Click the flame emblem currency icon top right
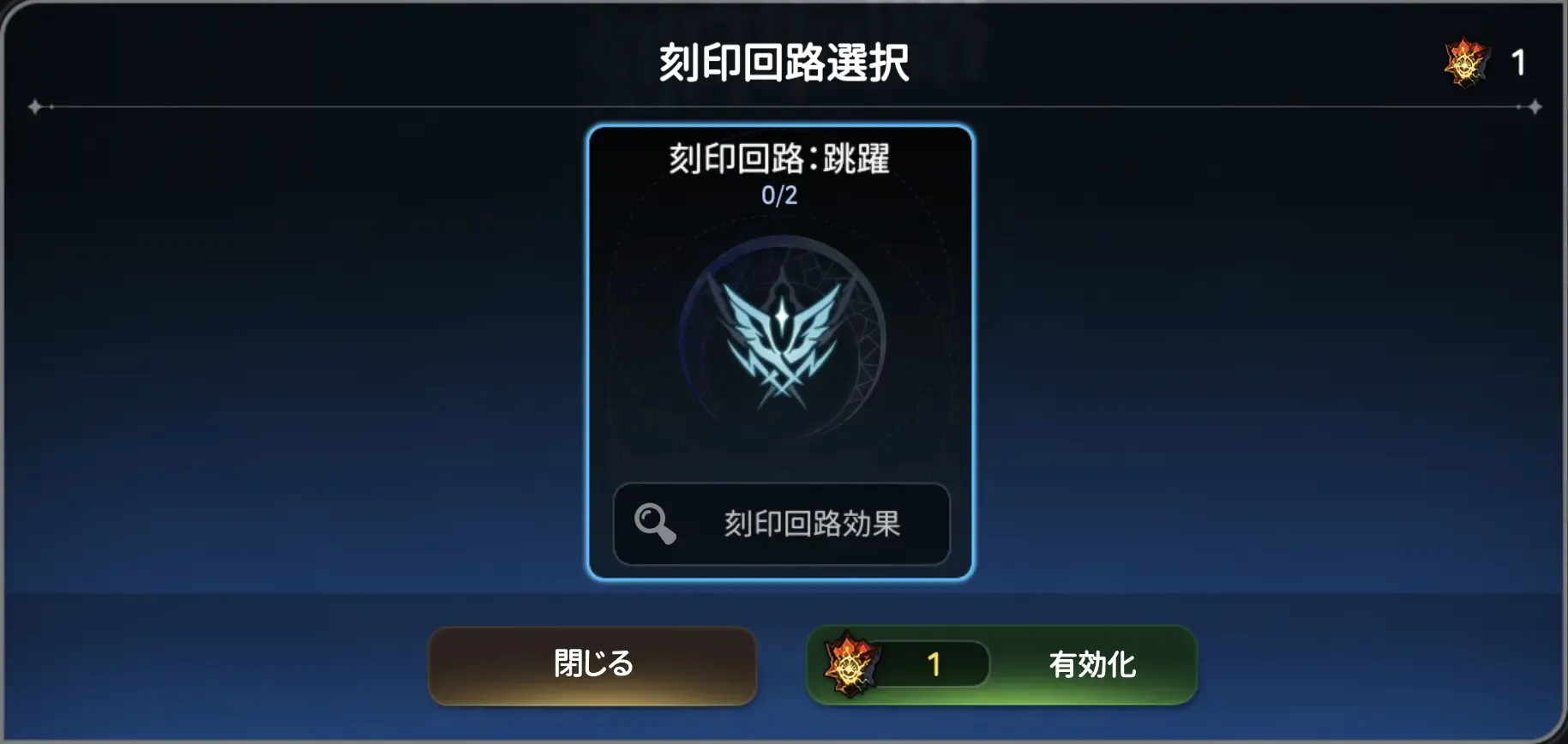The width and height of the screenshot is (1568, 744). pos(1463,63)
